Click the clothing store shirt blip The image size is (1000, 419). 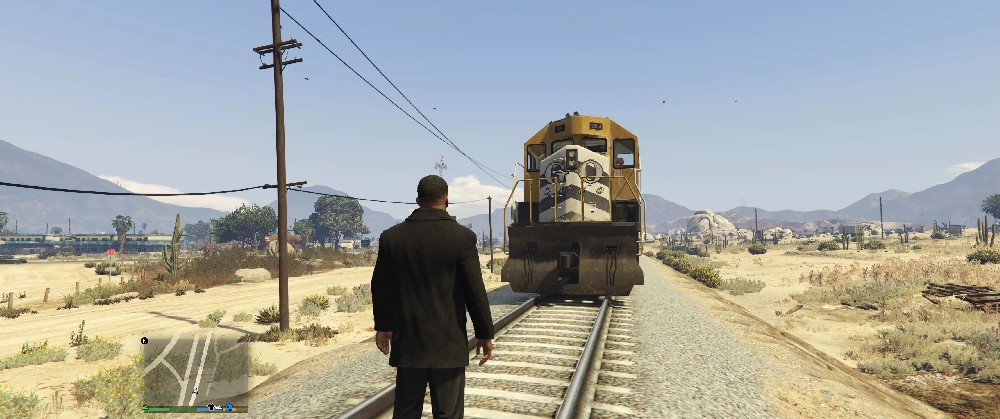pos(211,406)
